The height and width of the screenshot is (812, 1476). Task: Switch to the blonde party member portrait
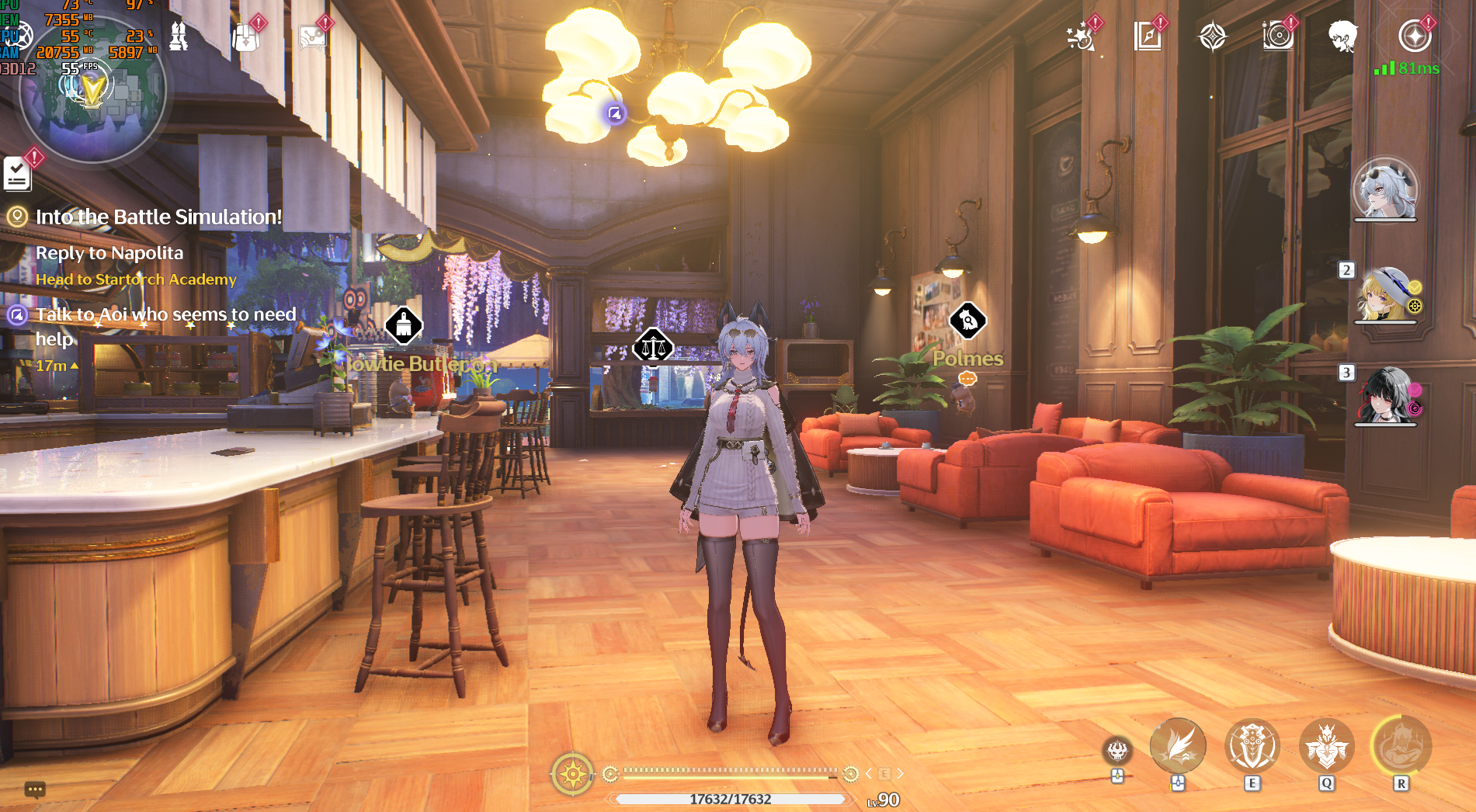pos(1385,295)
